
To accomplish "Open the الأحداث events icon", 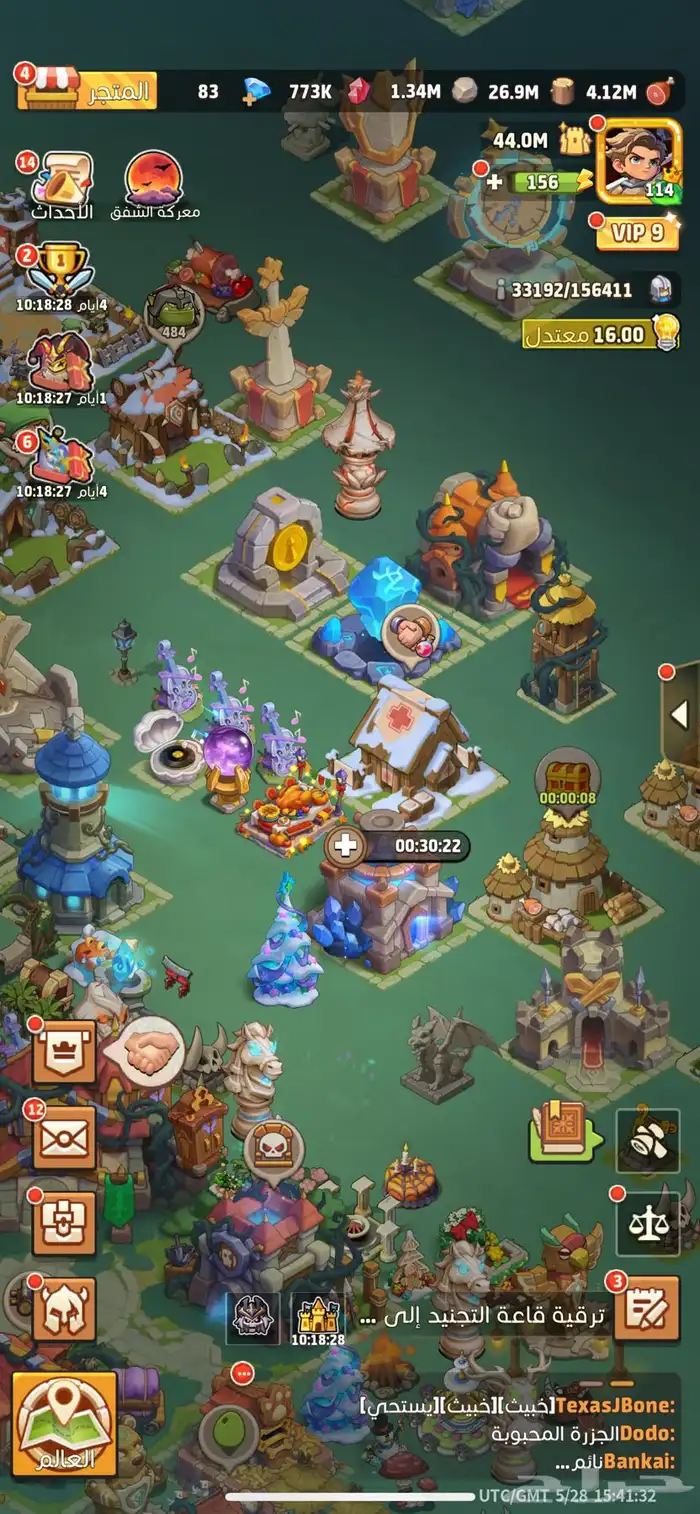I will coord(63,183).
